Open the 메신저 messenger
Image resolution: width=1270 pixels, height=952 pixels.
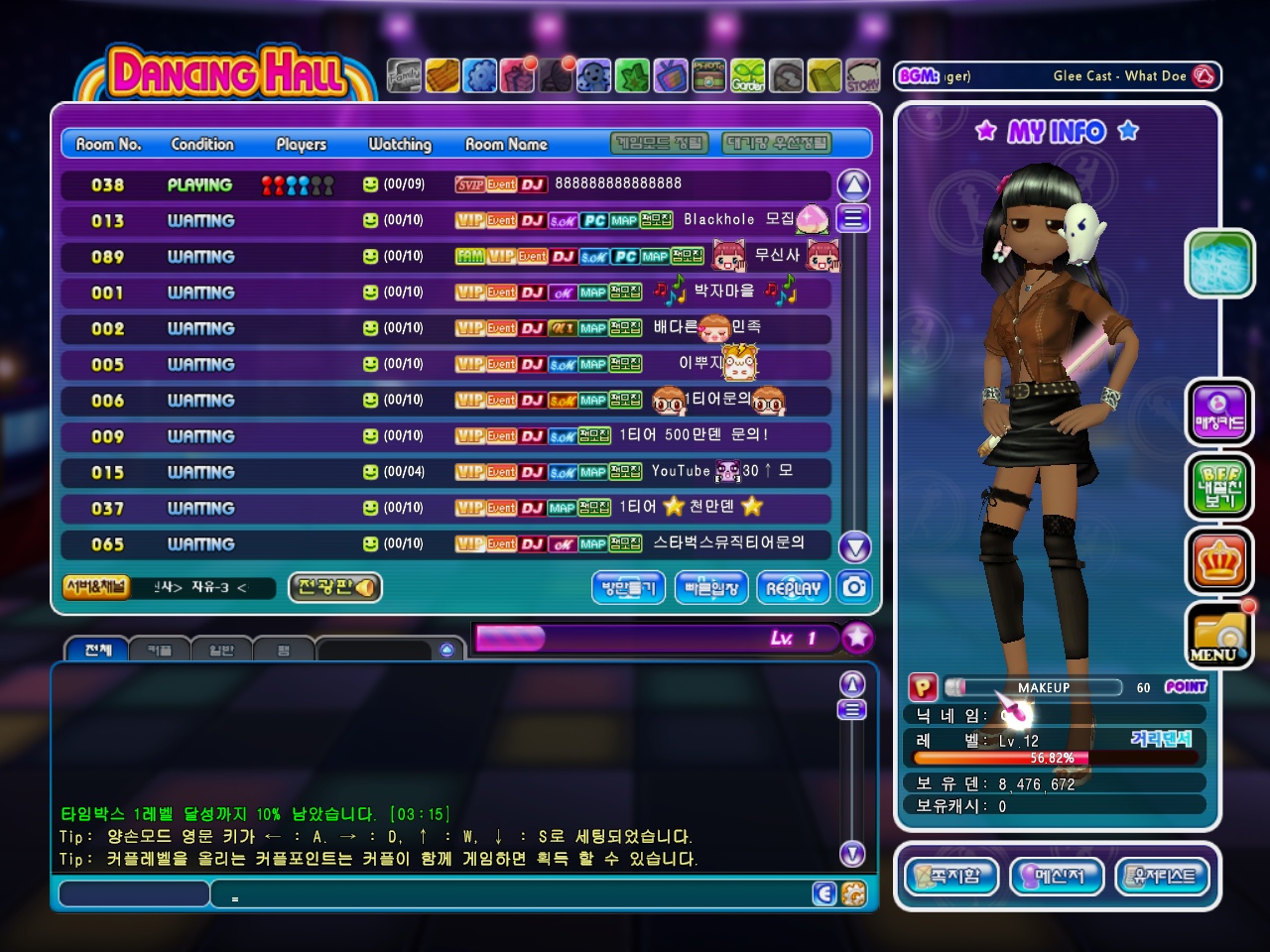pos(1057,877)
